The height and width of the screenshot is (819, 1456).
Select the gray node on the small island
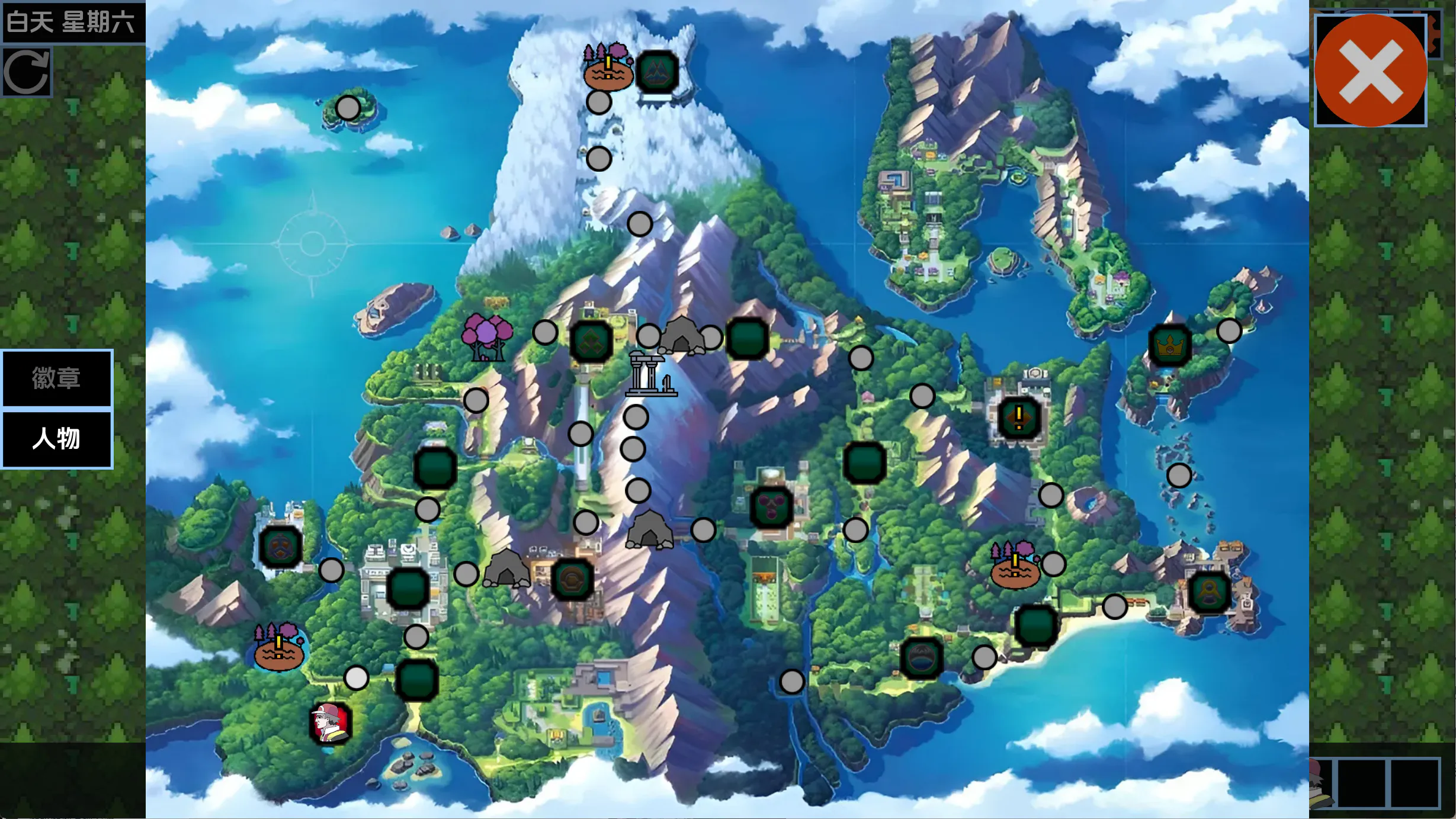(348, 108)
